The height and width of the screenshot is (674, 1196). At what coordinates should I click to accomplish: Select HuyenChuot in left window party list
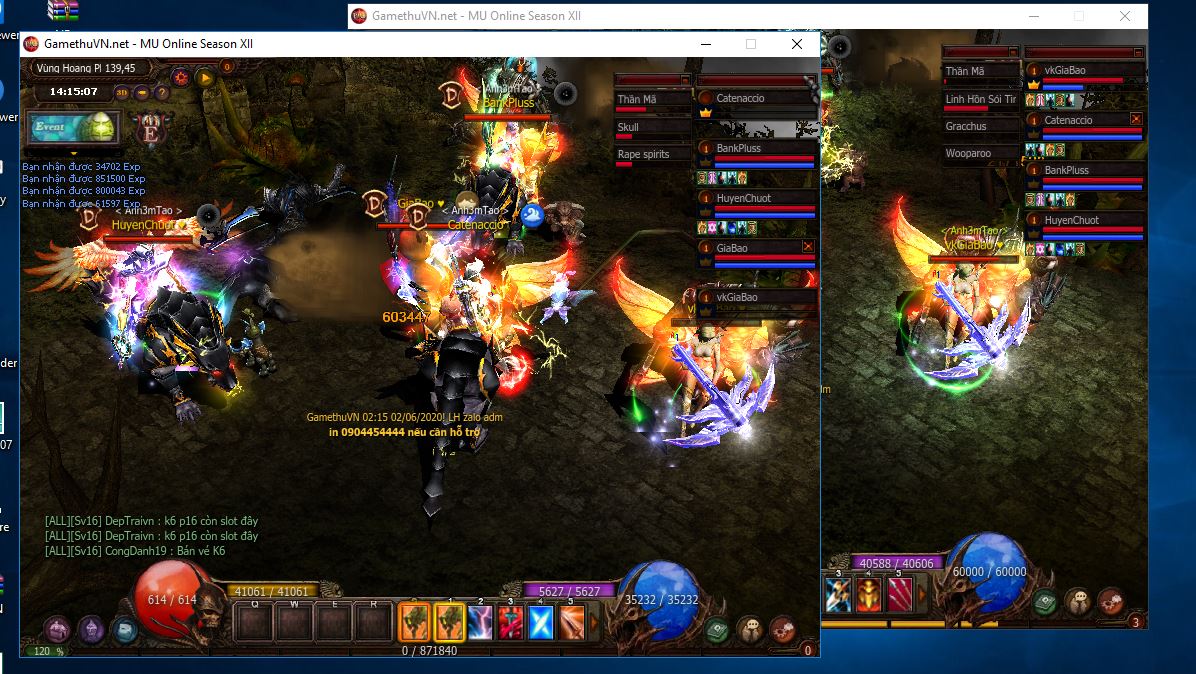pyautogui.click(x=744, y=198)
